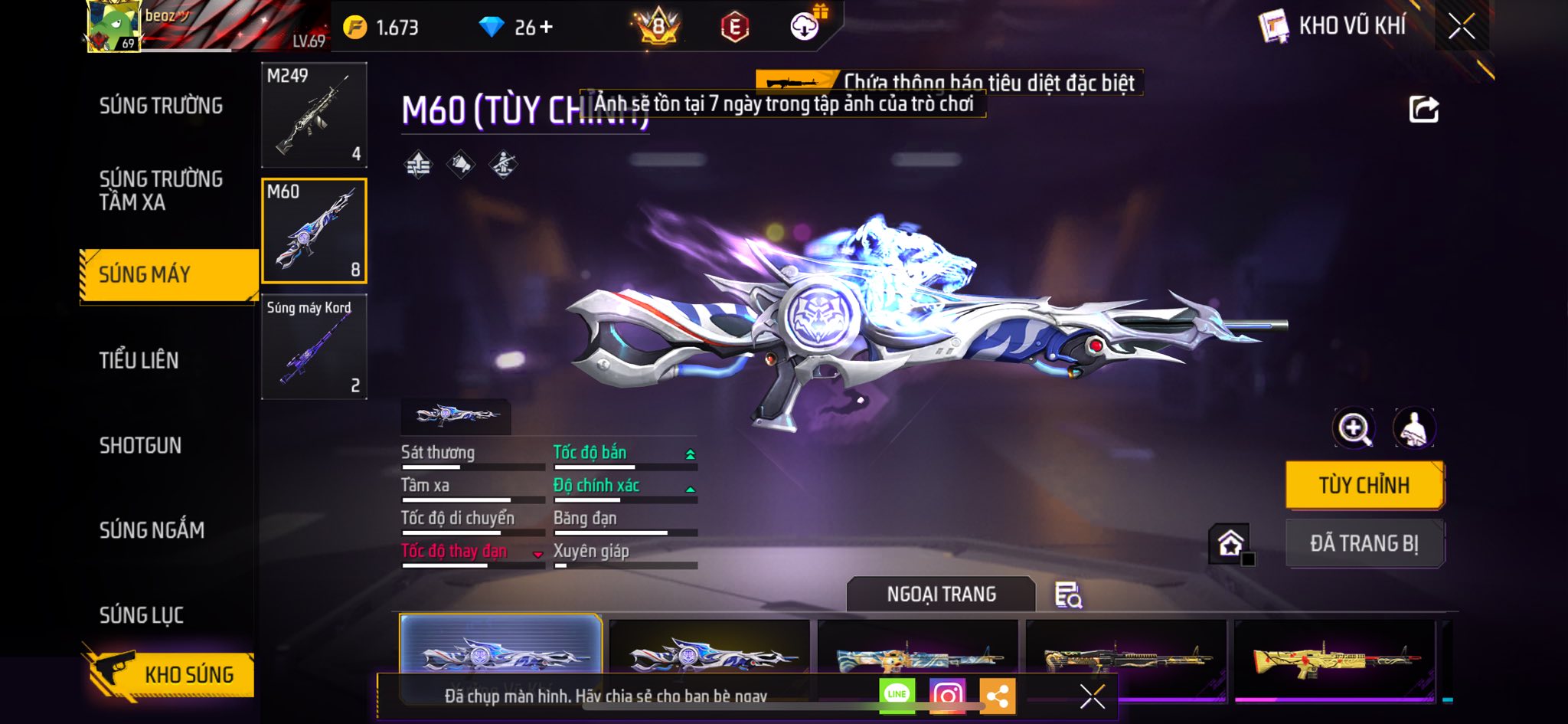Click the share arrow icon

(x=1424, y=110)
